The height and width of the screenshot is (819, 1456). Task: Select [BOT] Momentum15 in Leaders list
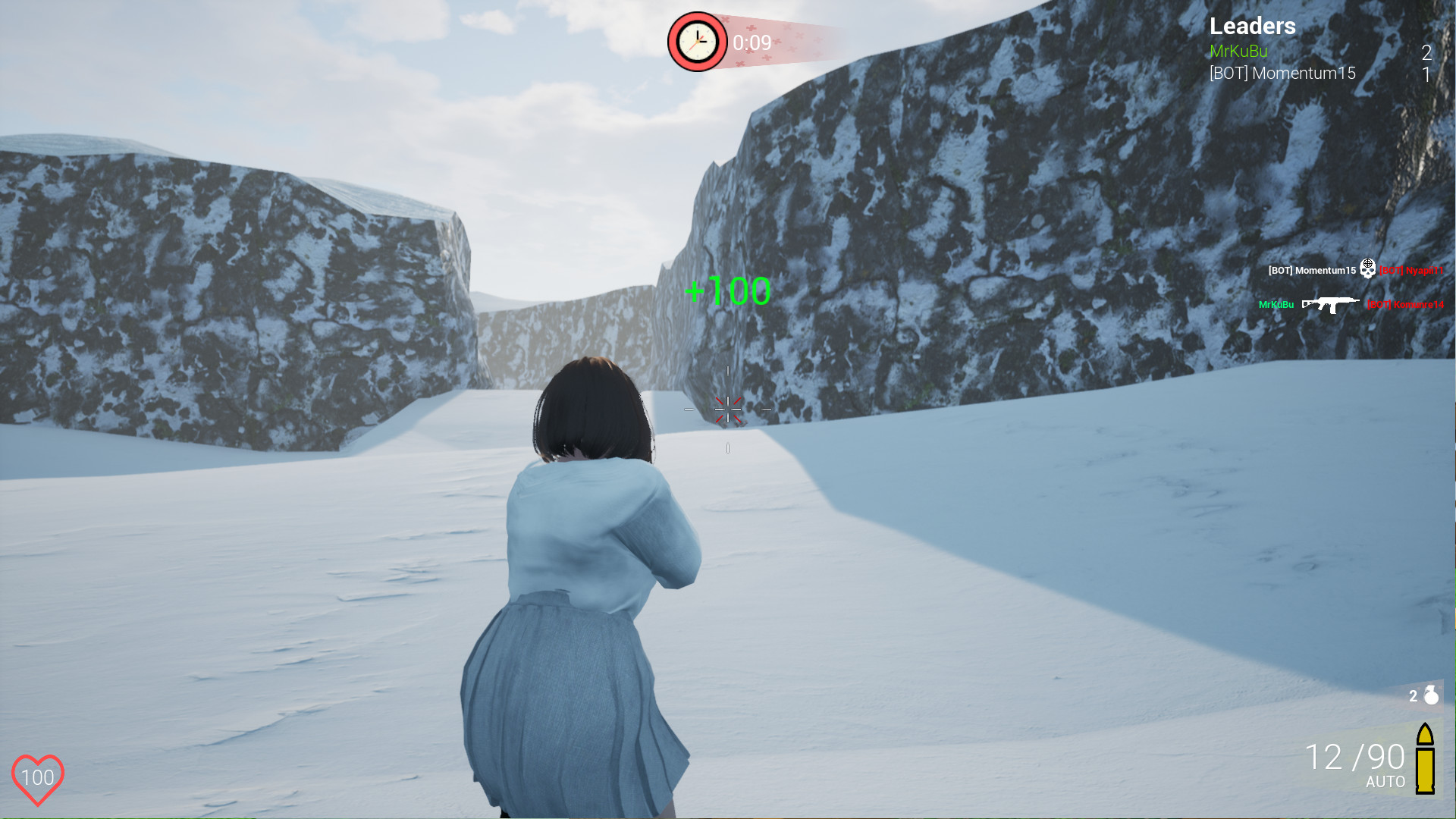pos(1283,73)
